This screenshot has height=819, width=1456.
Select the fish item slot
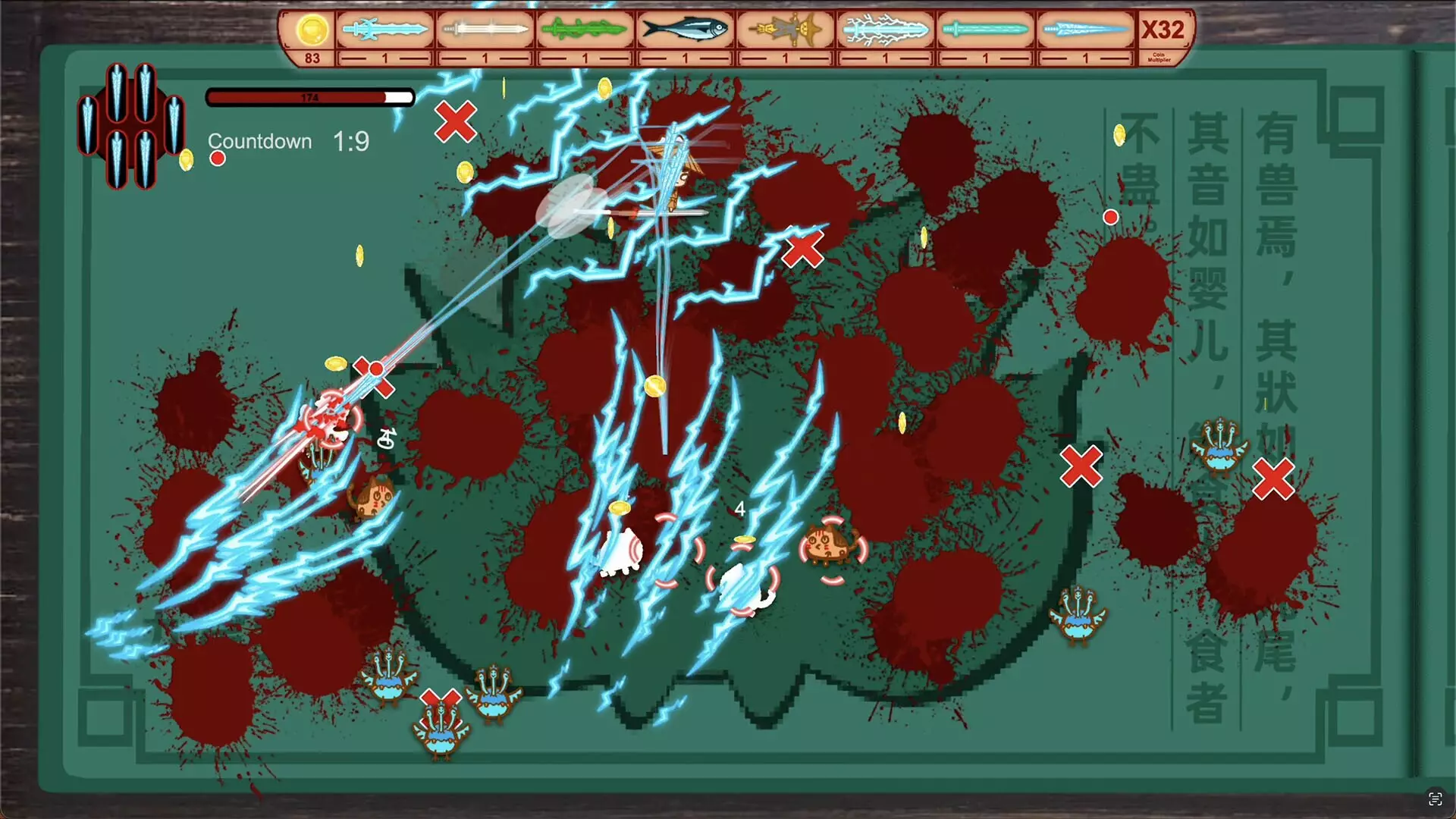pyautogui.click(x=685, y=29)
